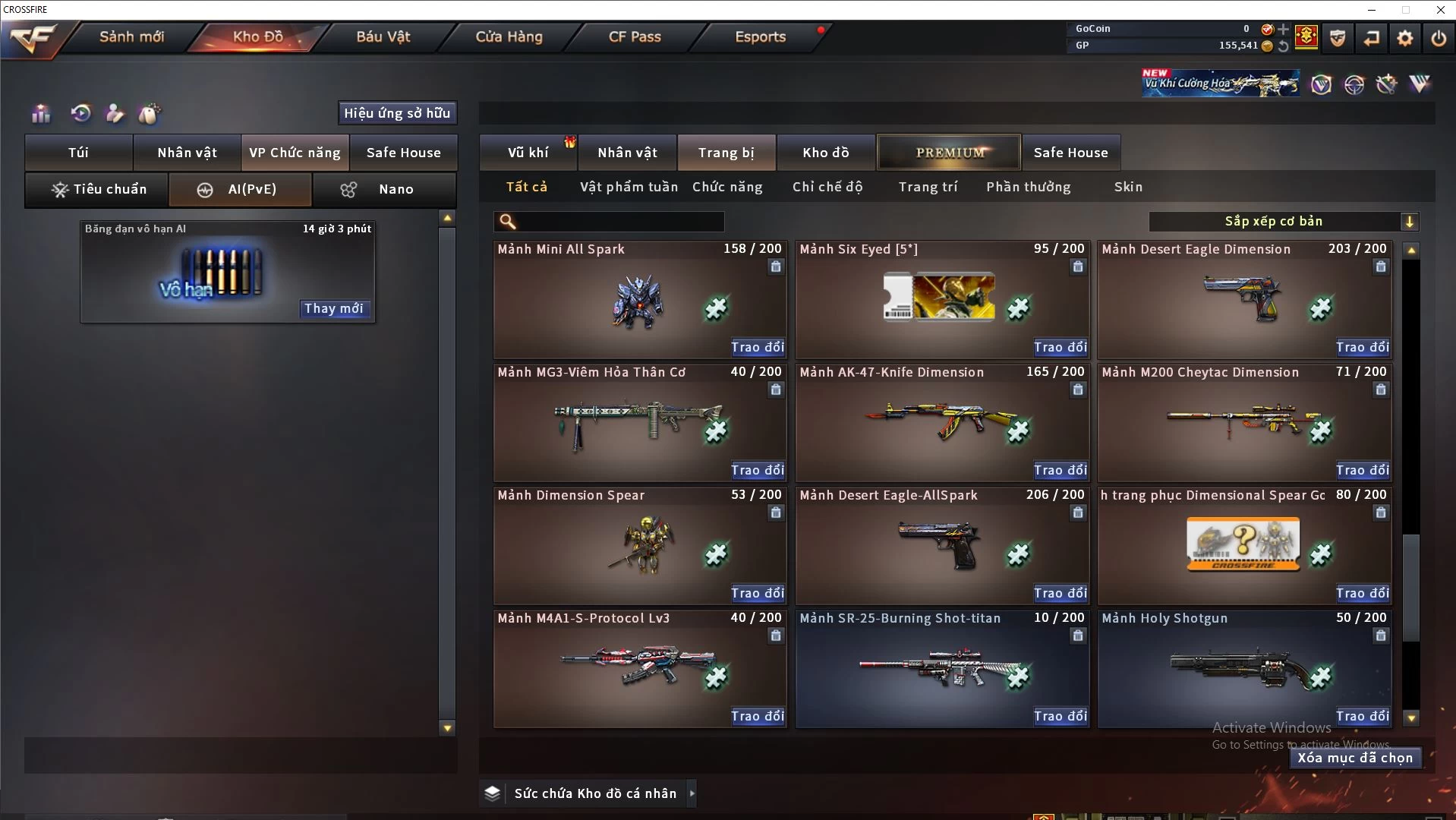Click the inventory search field
This screenshot has width=1456, height=820.
click(619, 221)
